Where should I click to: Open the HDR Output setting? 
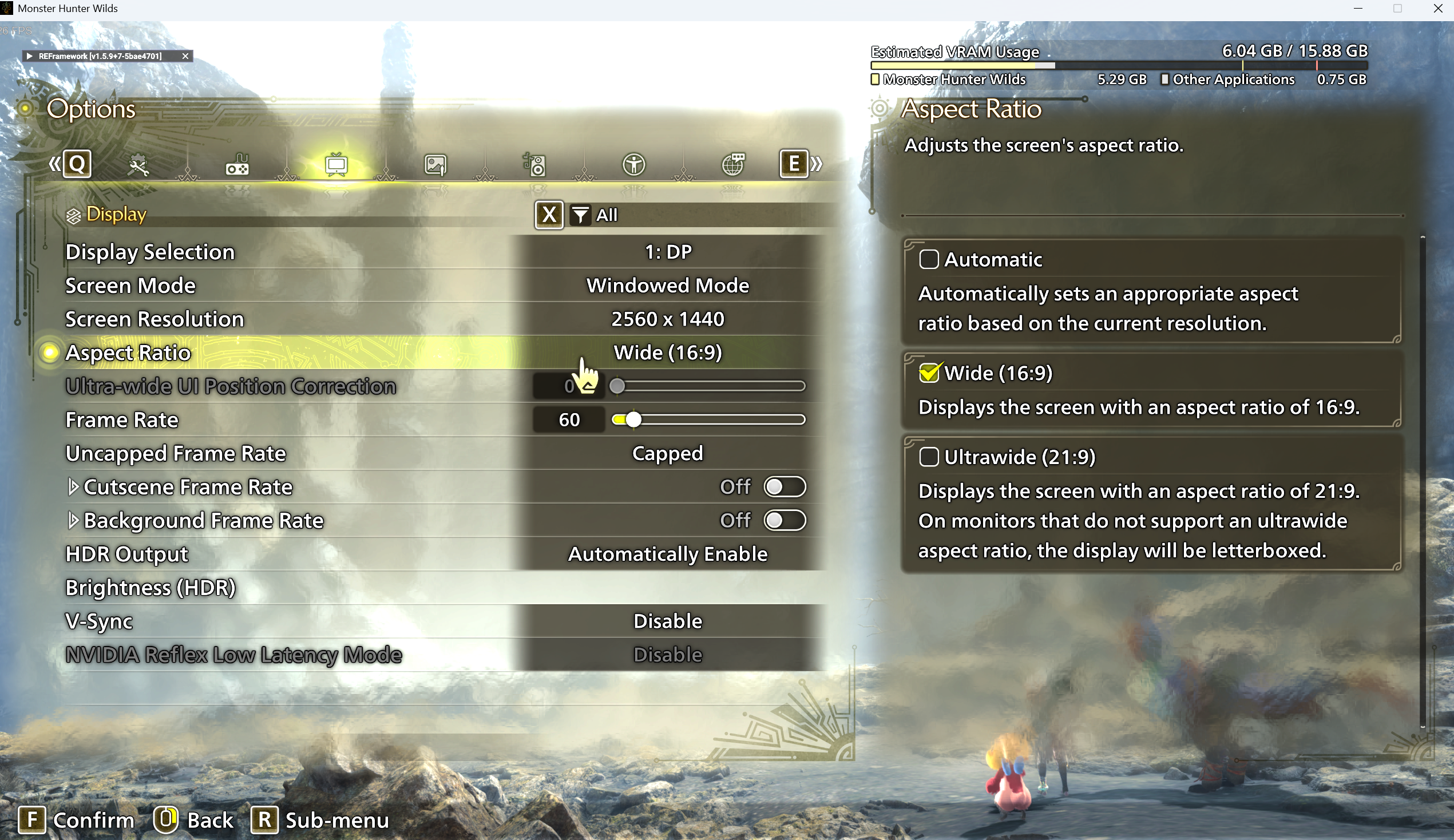coord(667,554)
